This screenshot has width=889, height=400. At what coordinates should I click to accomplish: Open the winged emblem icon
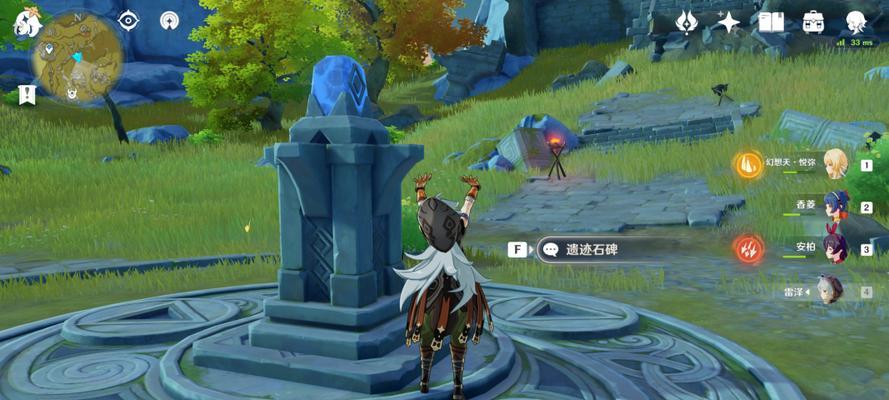[x=686, y=21]
